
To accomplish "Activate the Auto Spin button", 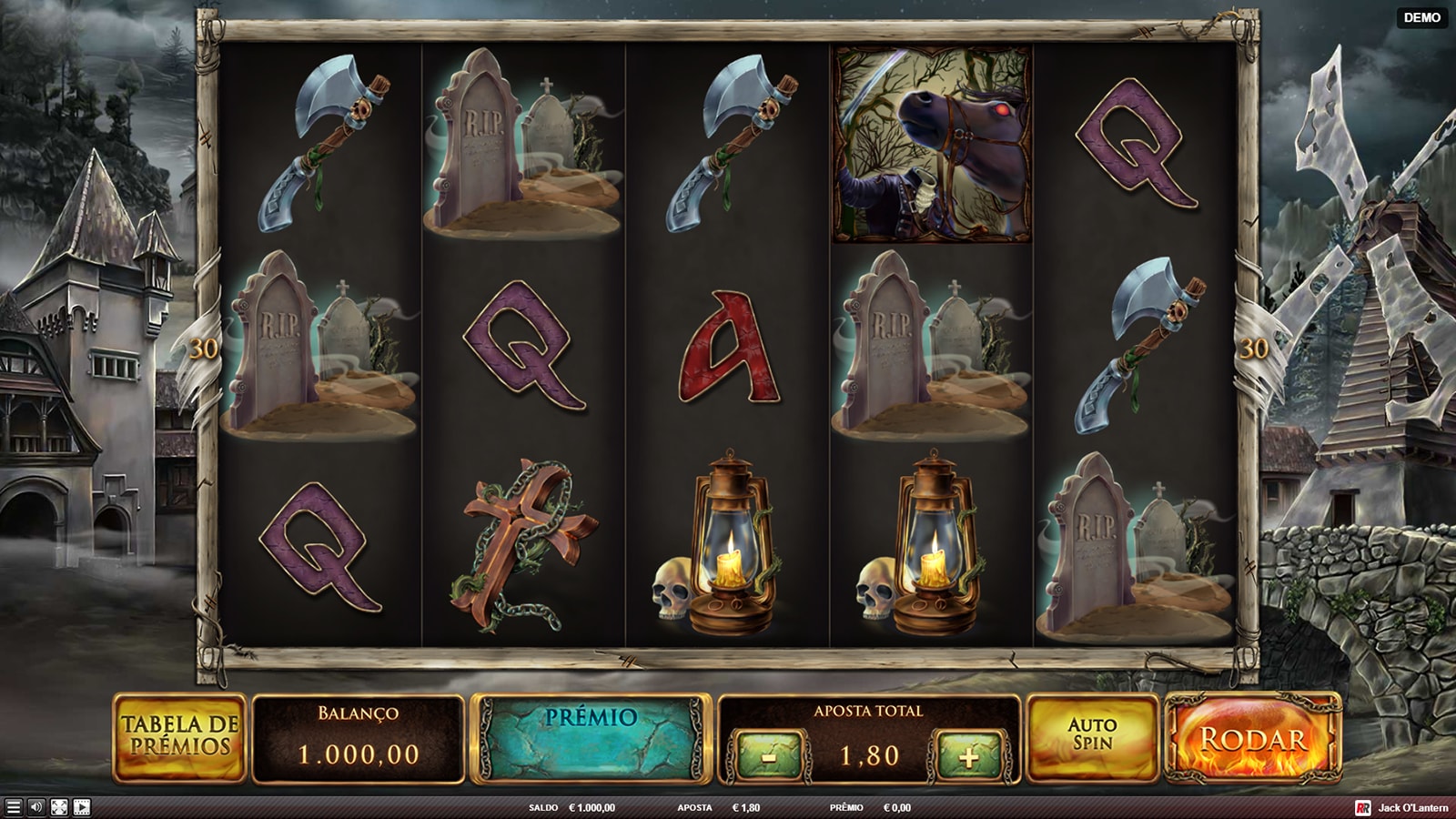I will (x=1092, y=737).
